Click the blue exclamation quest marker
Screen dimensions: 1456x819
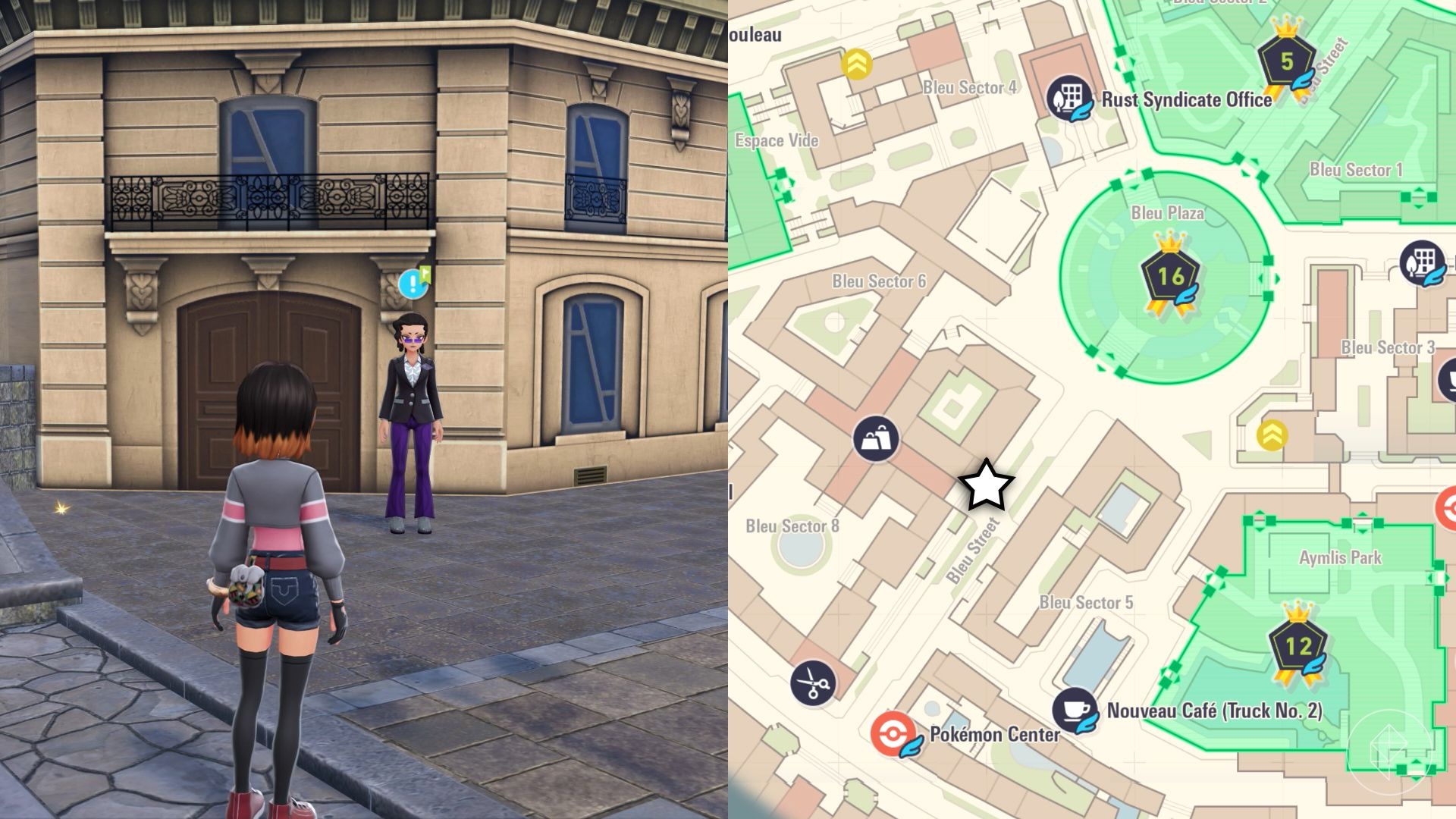[x=413, y=284]
